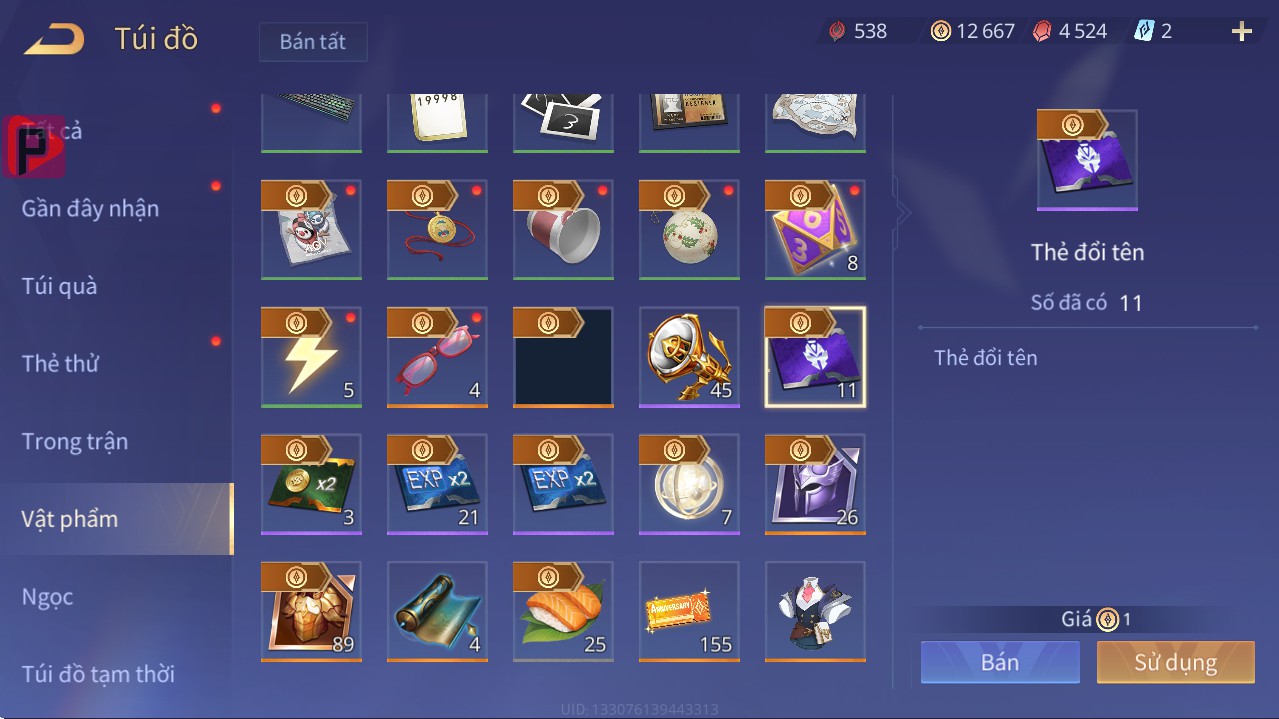Screen dimensions: 1279x719
Task: Select the Thẻ thử tab
Action: coord(60,363)
